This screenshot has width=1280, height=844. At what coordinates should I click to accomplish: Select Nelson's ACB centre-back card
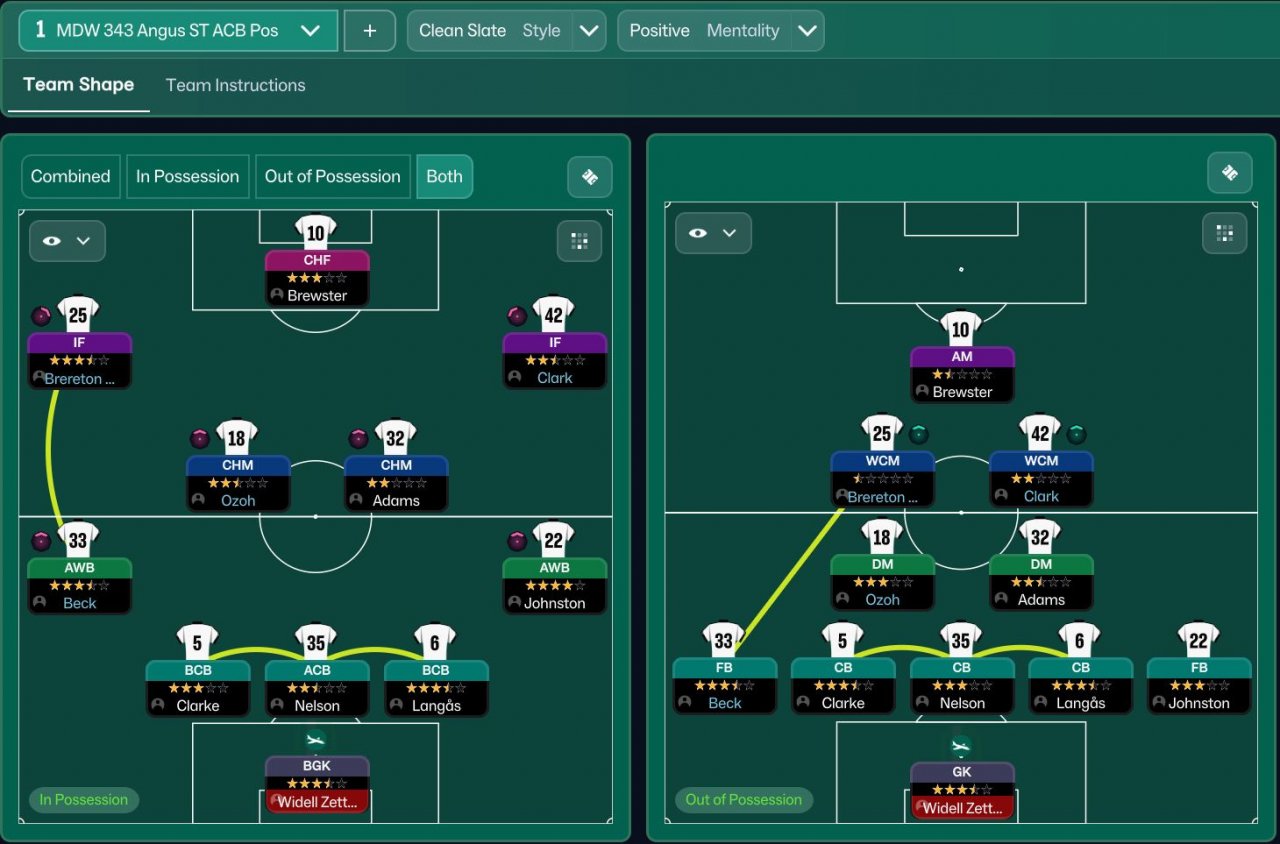[316, 688]
